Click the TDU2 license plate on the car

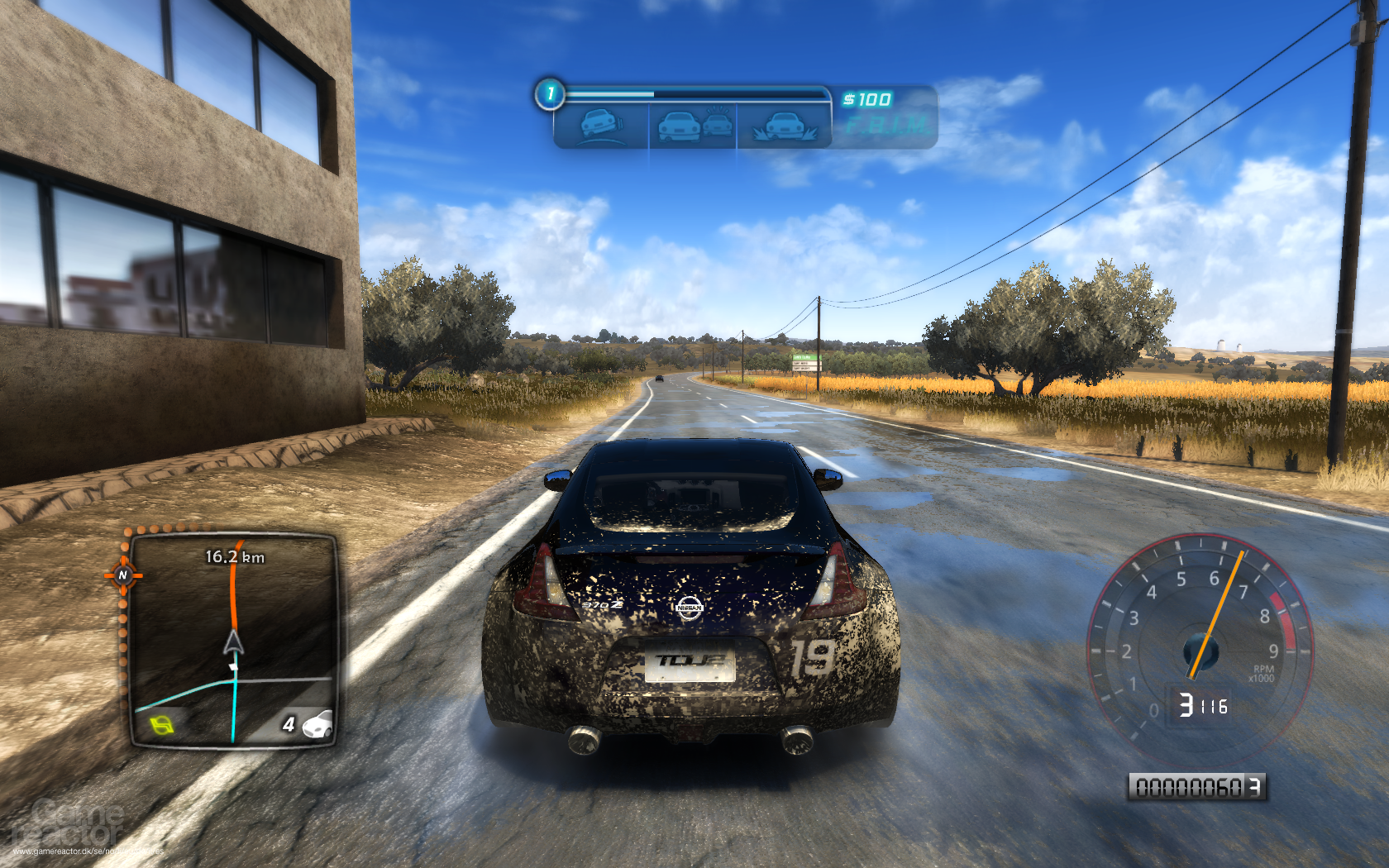coord(690,661)
